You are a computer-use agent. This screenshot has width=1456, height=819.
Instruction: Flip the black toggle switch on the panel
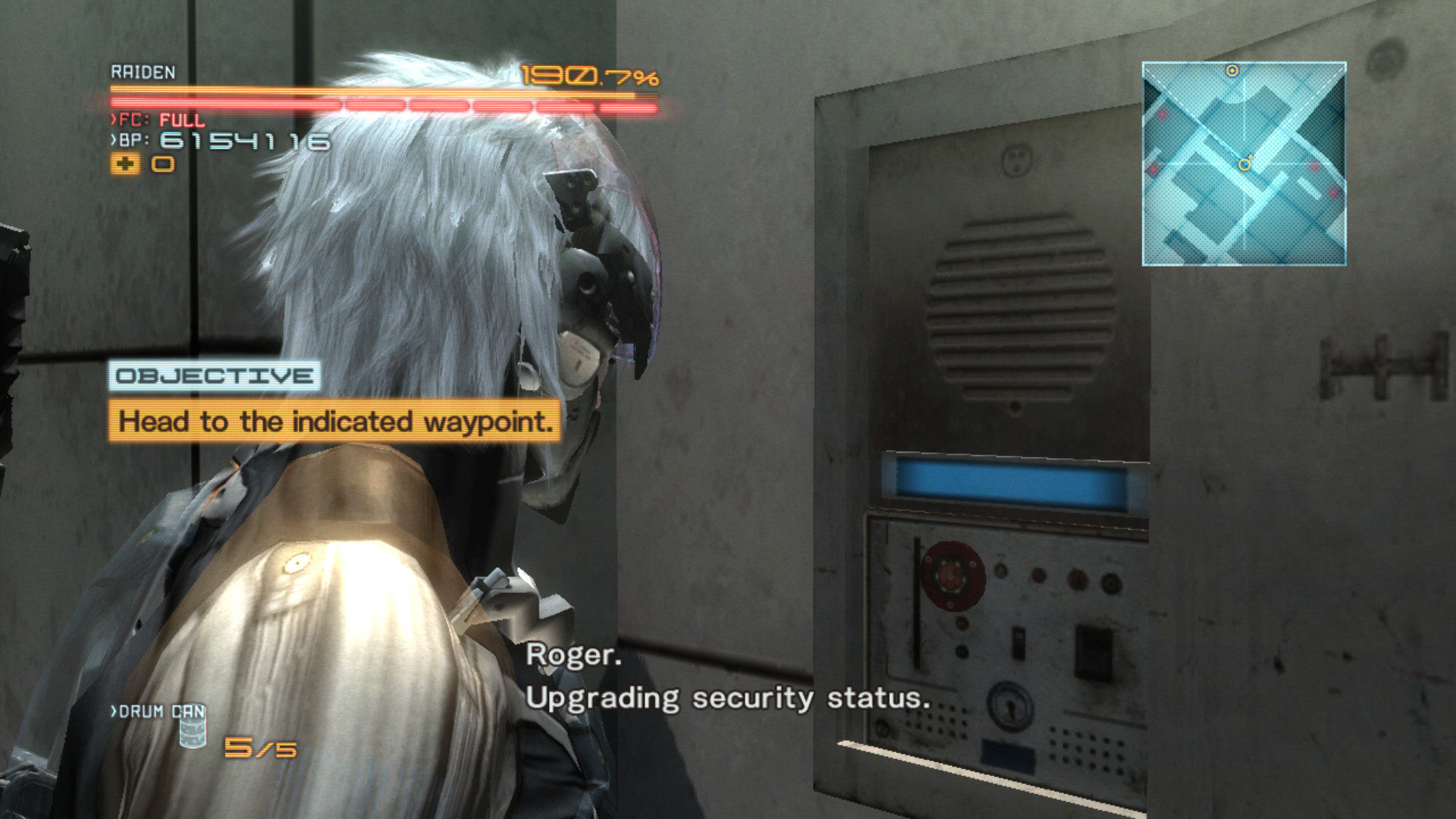[x=1092, y=648]
